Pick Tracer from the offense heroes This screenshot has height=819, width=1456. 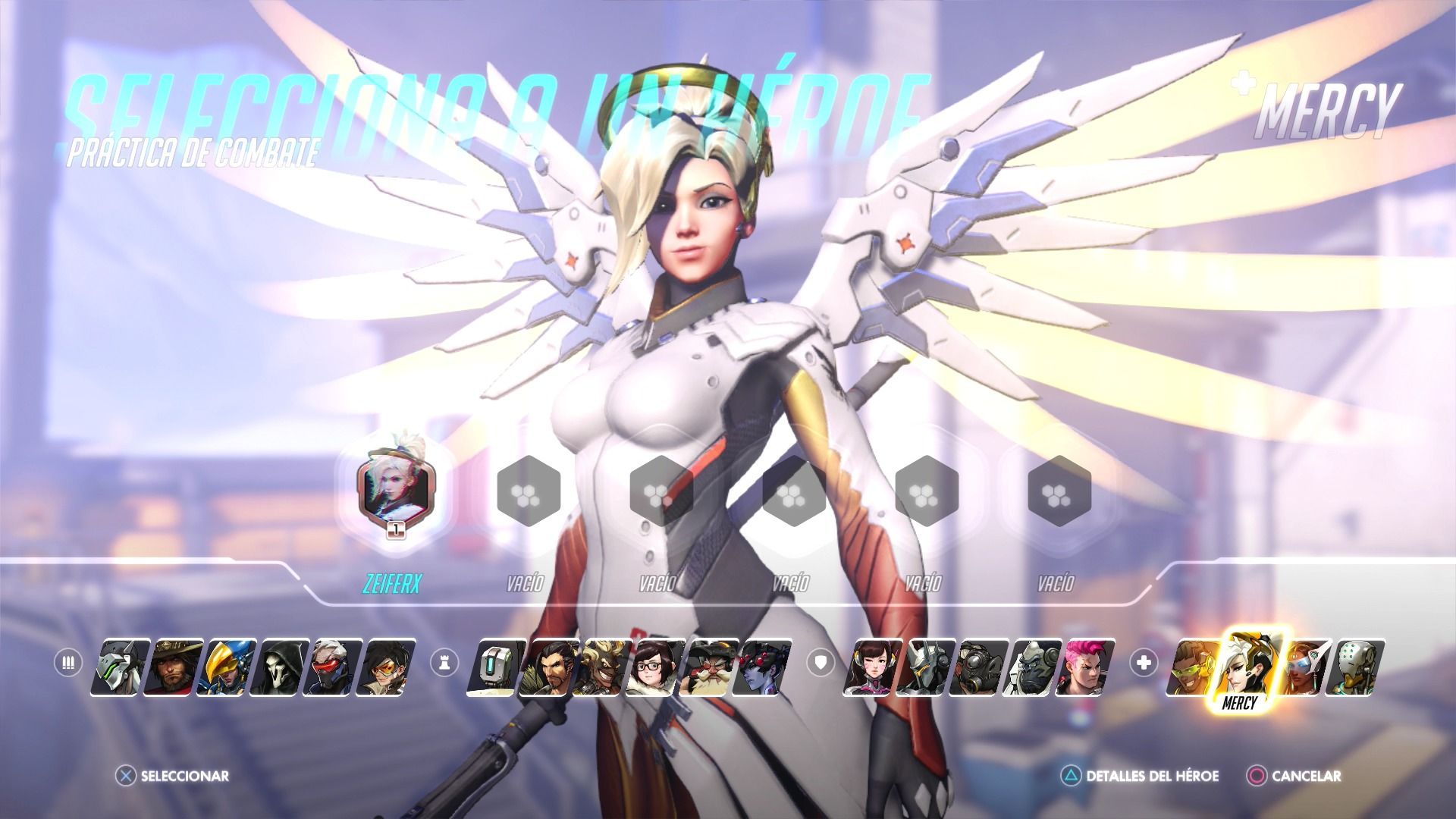pos(389,667)
